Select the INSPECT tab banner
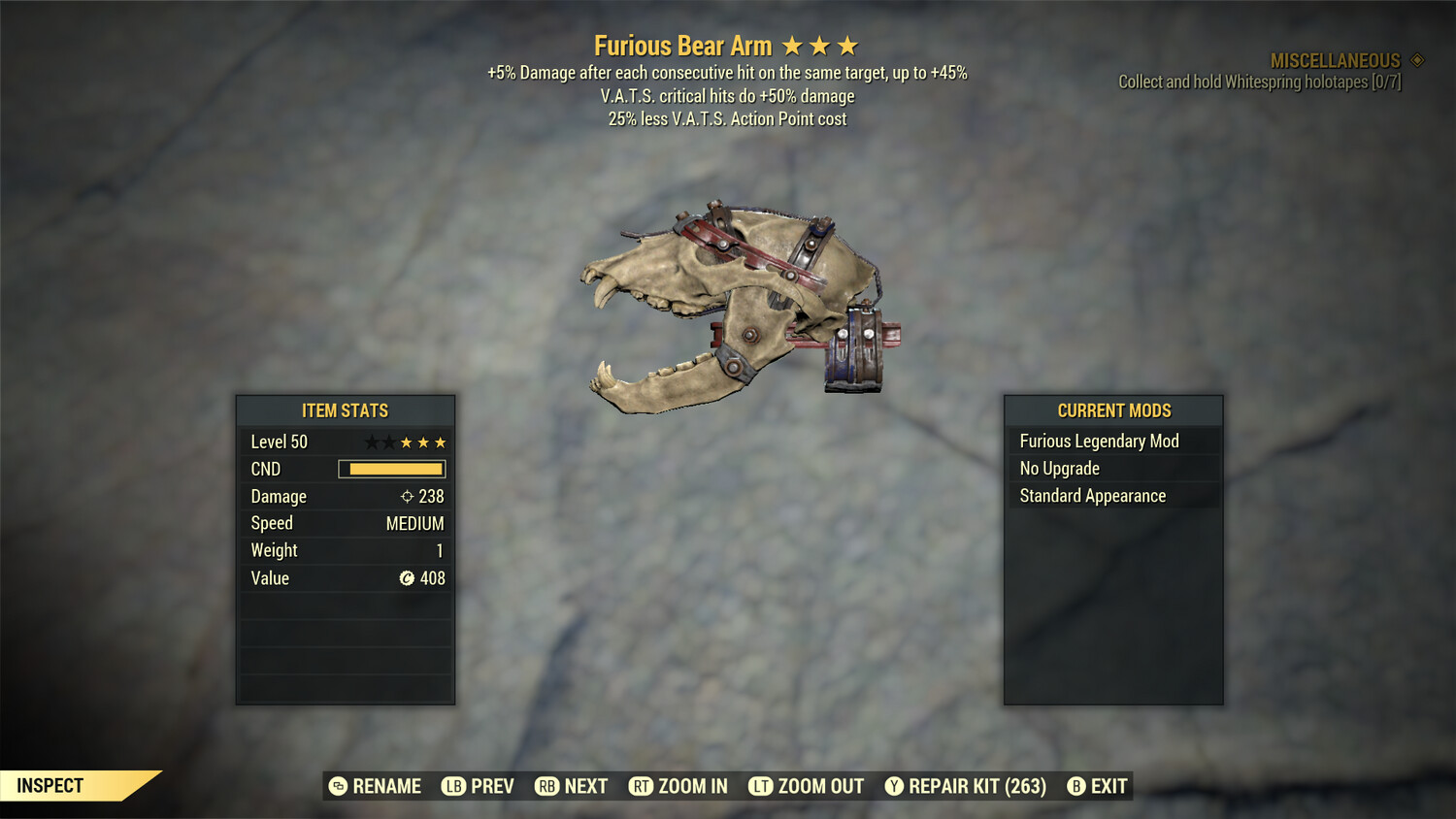The width and height of the screenshot is (1456, 819). pos(50,786)
